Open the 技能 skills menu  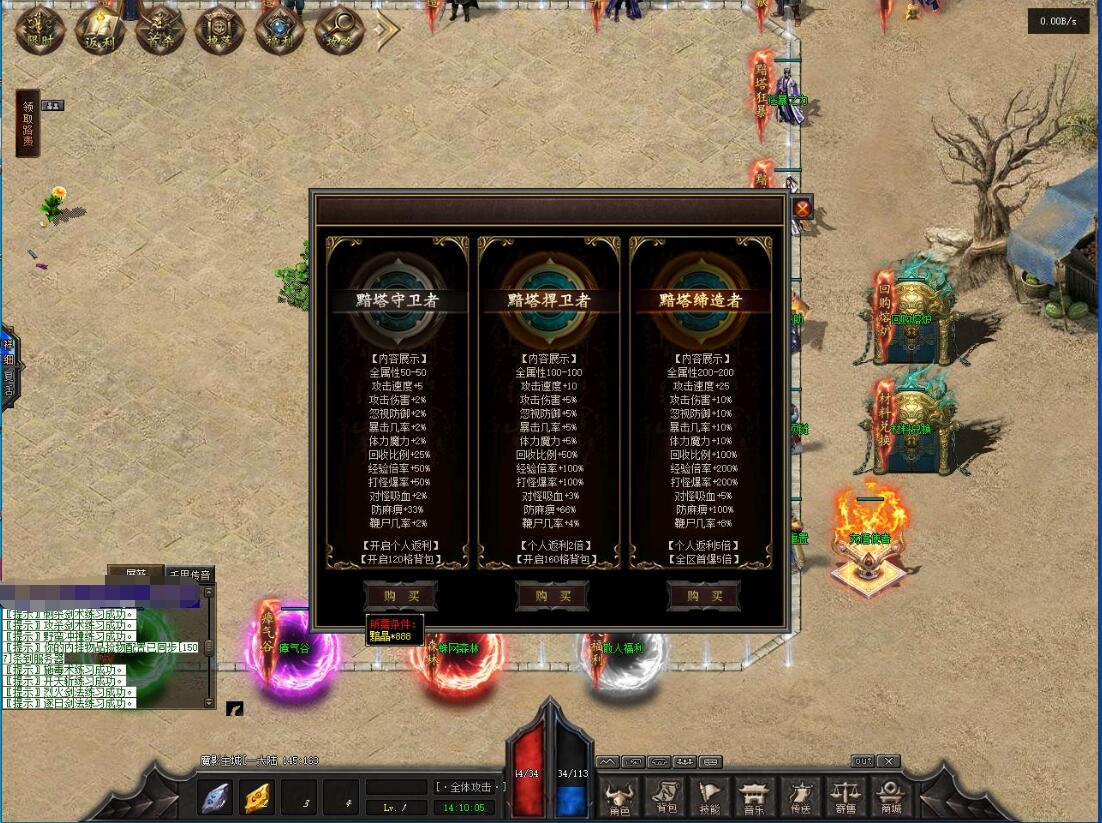(710, 797)
